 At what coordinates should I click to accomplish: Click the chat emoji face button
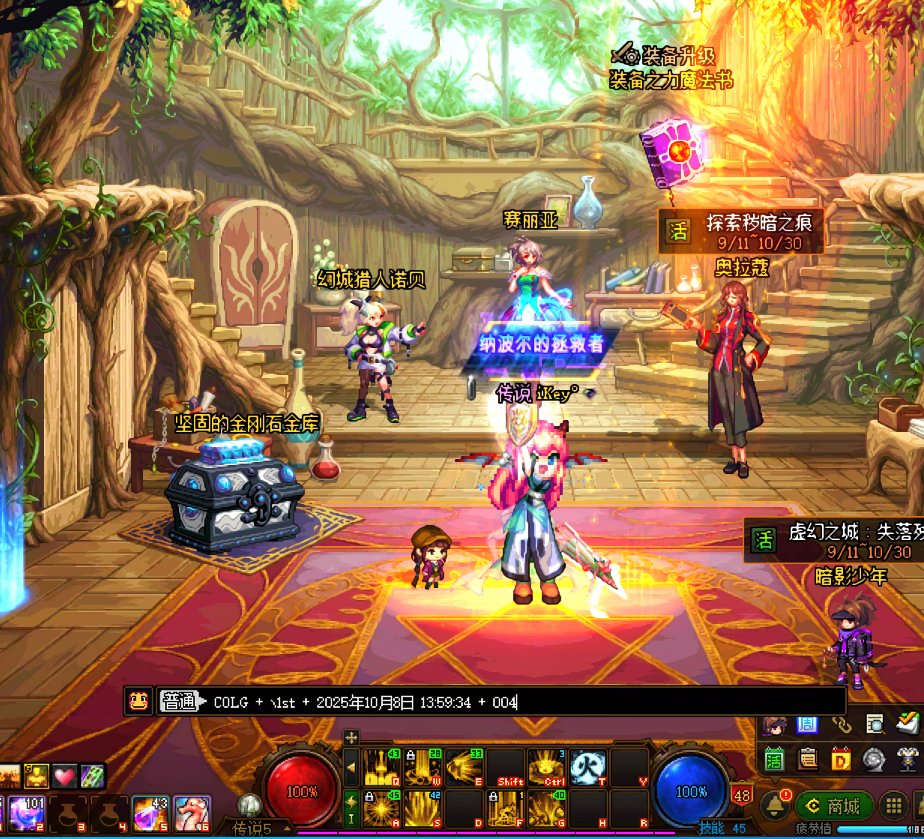(x=138, y=701)
